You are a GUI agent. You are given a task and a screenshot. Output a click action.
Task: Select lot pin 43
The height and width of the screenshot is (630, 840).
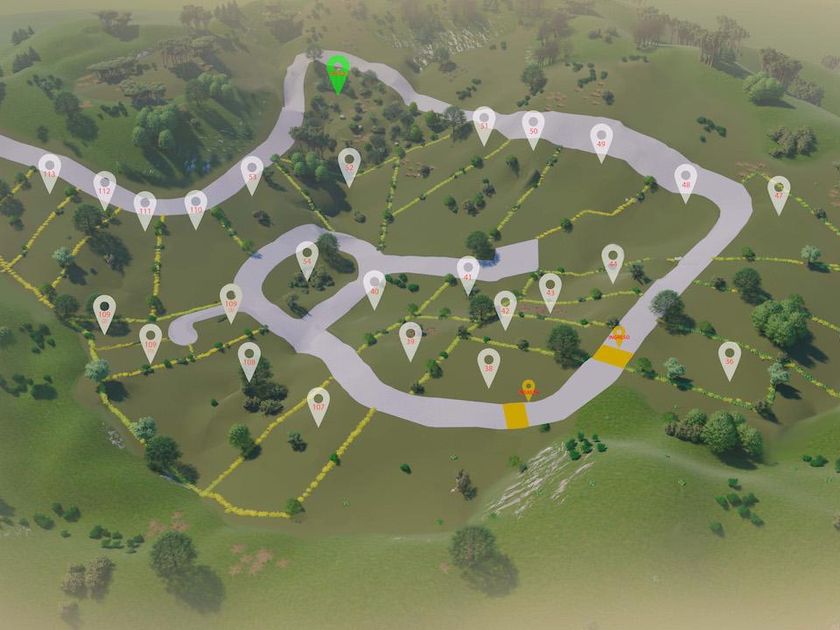click(550, 288)
